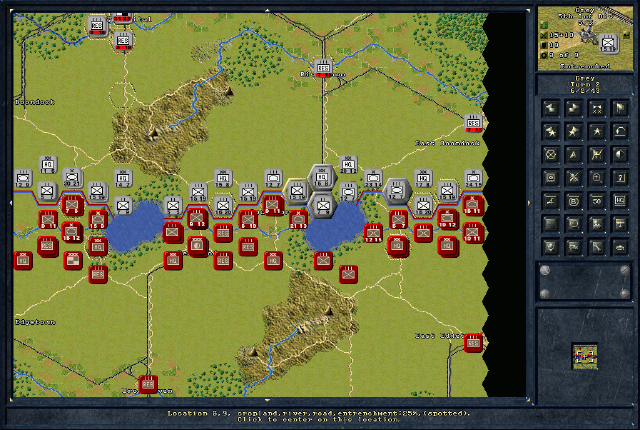Activate the circled B command button
The image size is (640, 430).
[573, 200]
